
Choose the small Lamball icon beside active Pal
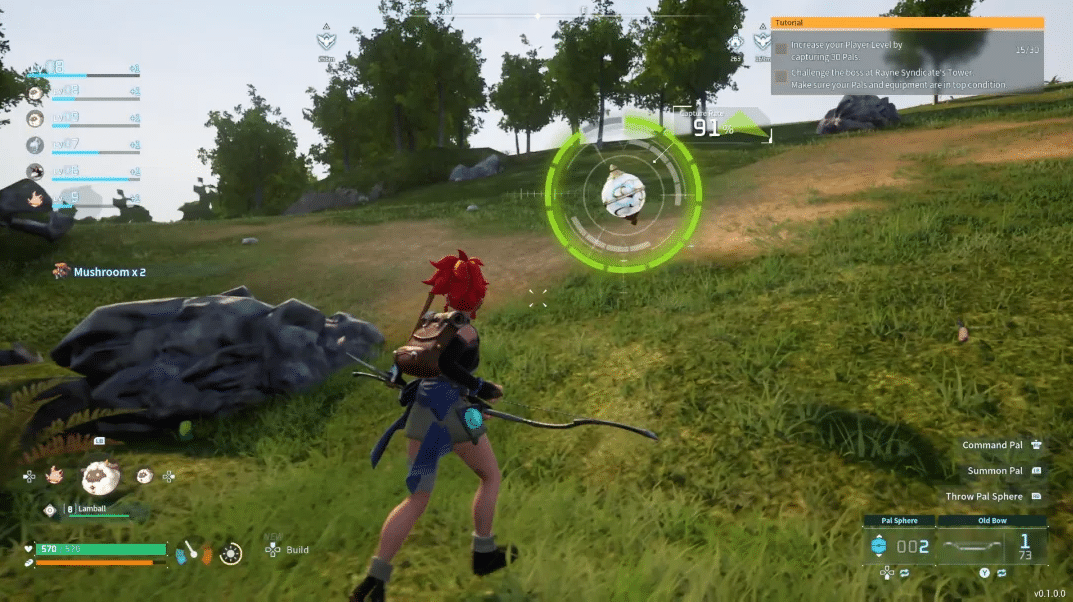click(143, 476)
